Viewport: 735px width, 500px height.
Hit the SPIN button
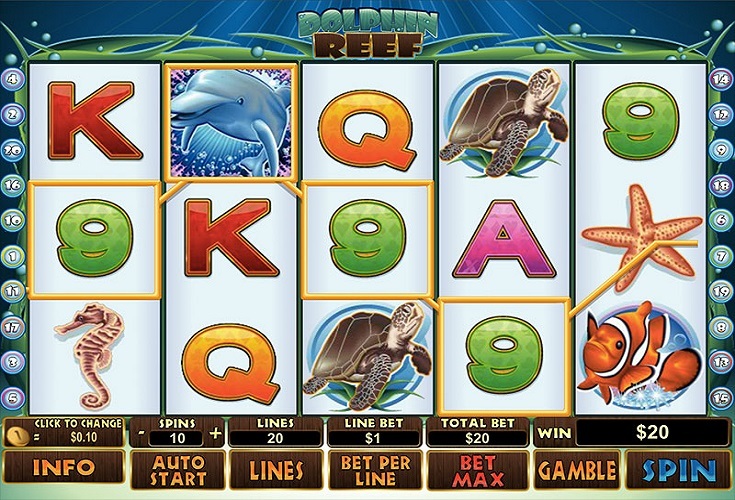(678, 468)
